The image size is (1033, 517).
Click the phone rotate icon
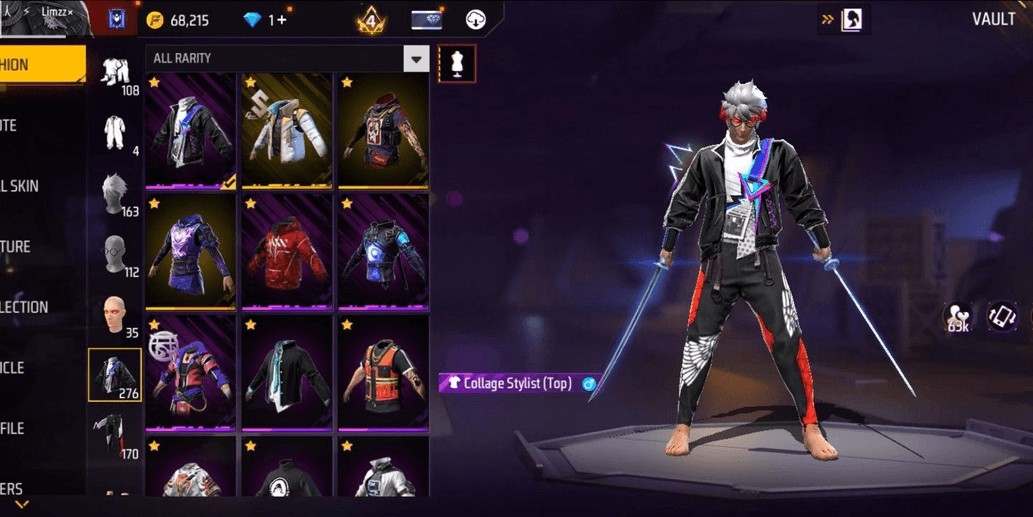click(1001, 317)
